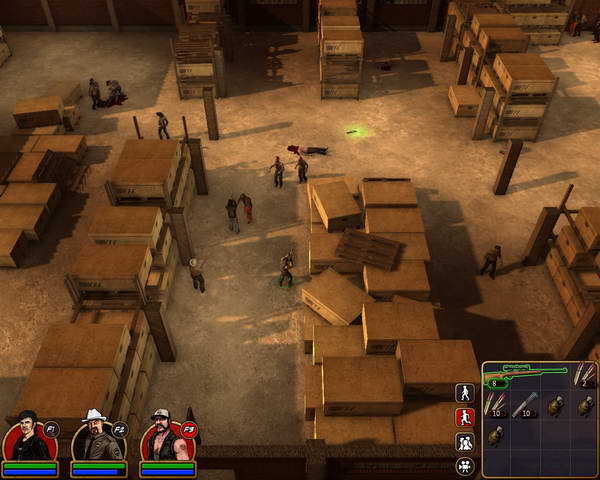The image size is (600, 480).
Task: Toggle the red running mode icon
Action: pos(464,418)
